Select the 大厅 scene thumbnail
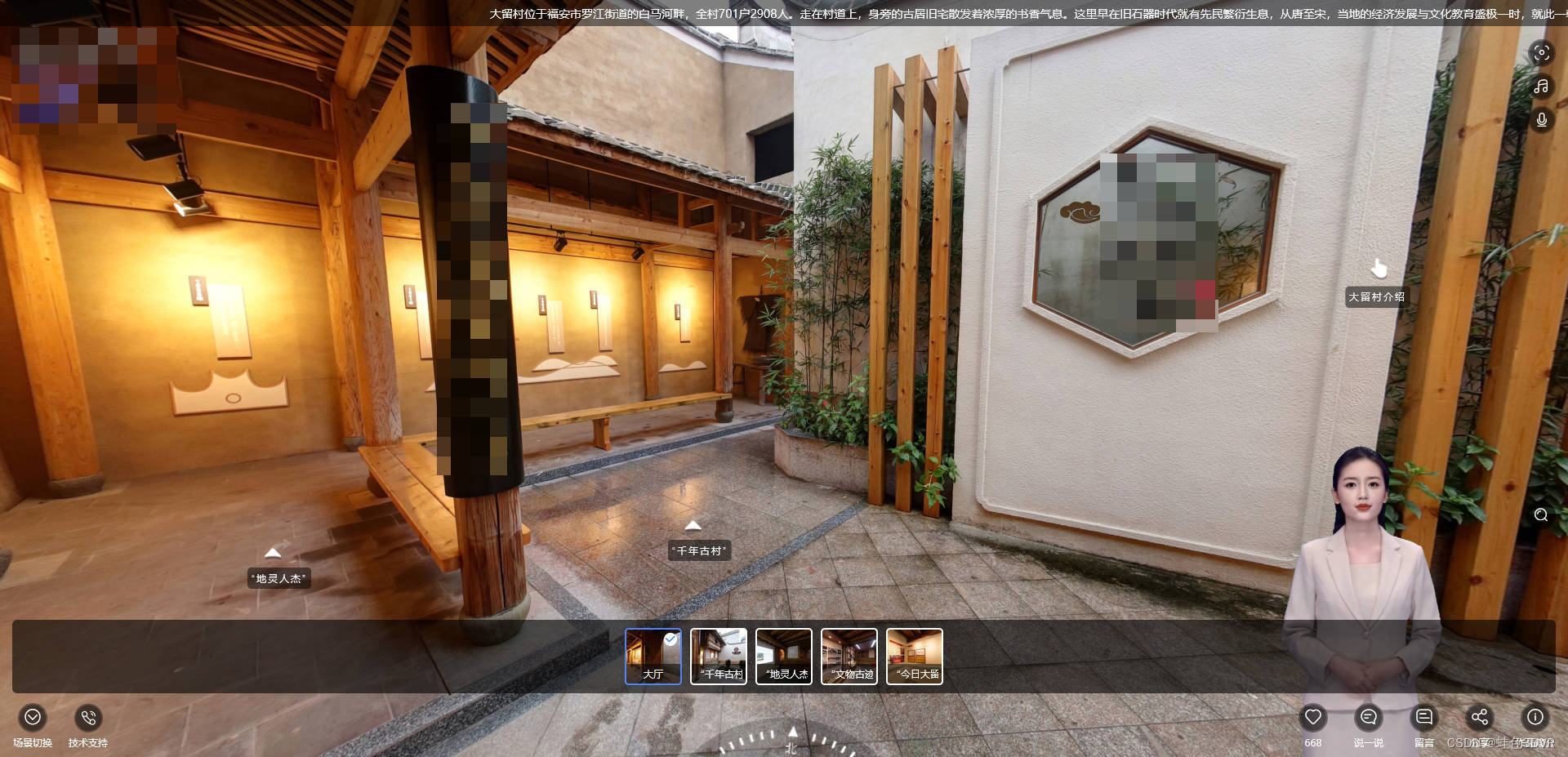1568x757 pixels. click(653, 656)
